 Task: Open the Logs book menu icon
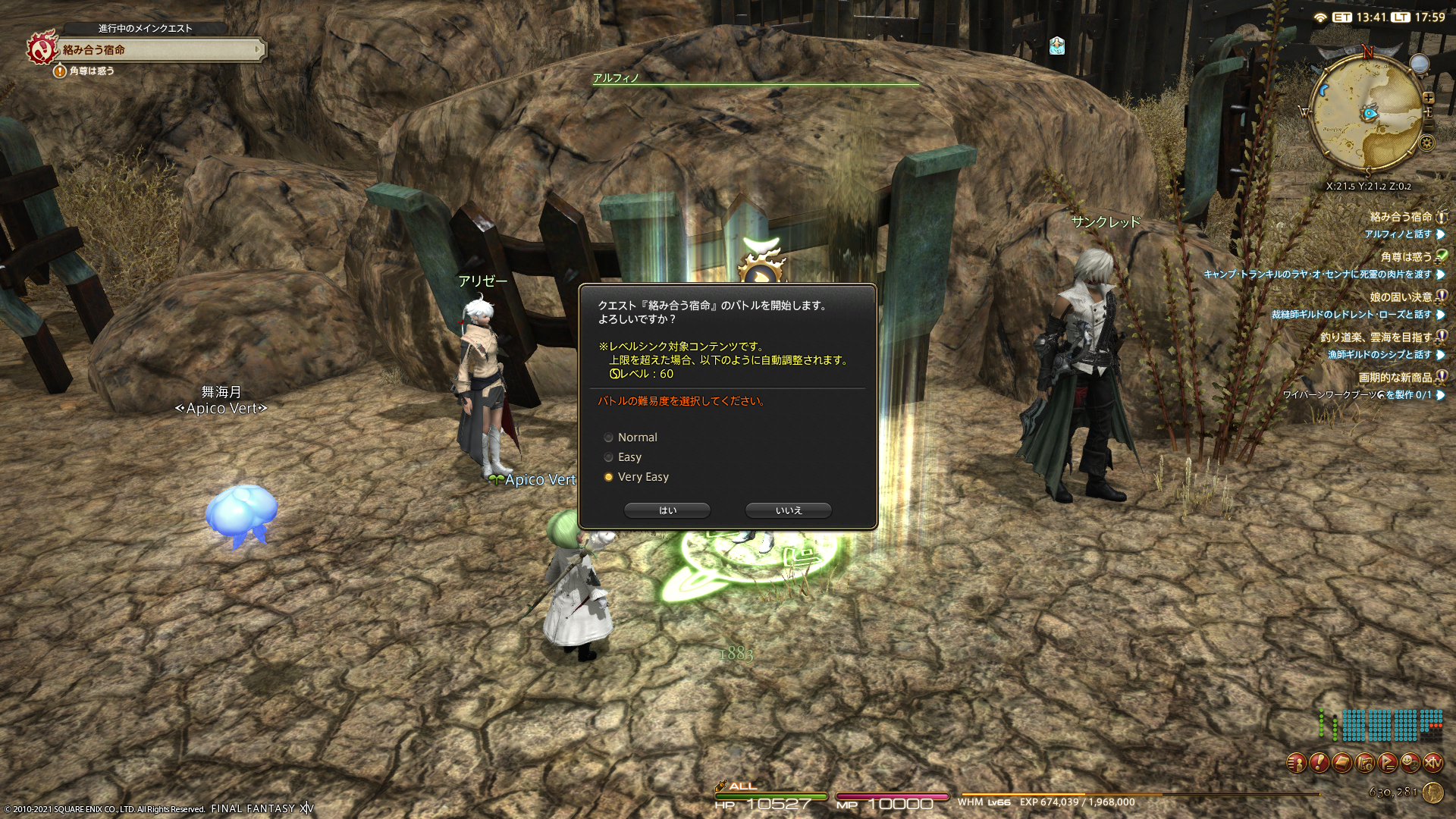[1342, 763]
